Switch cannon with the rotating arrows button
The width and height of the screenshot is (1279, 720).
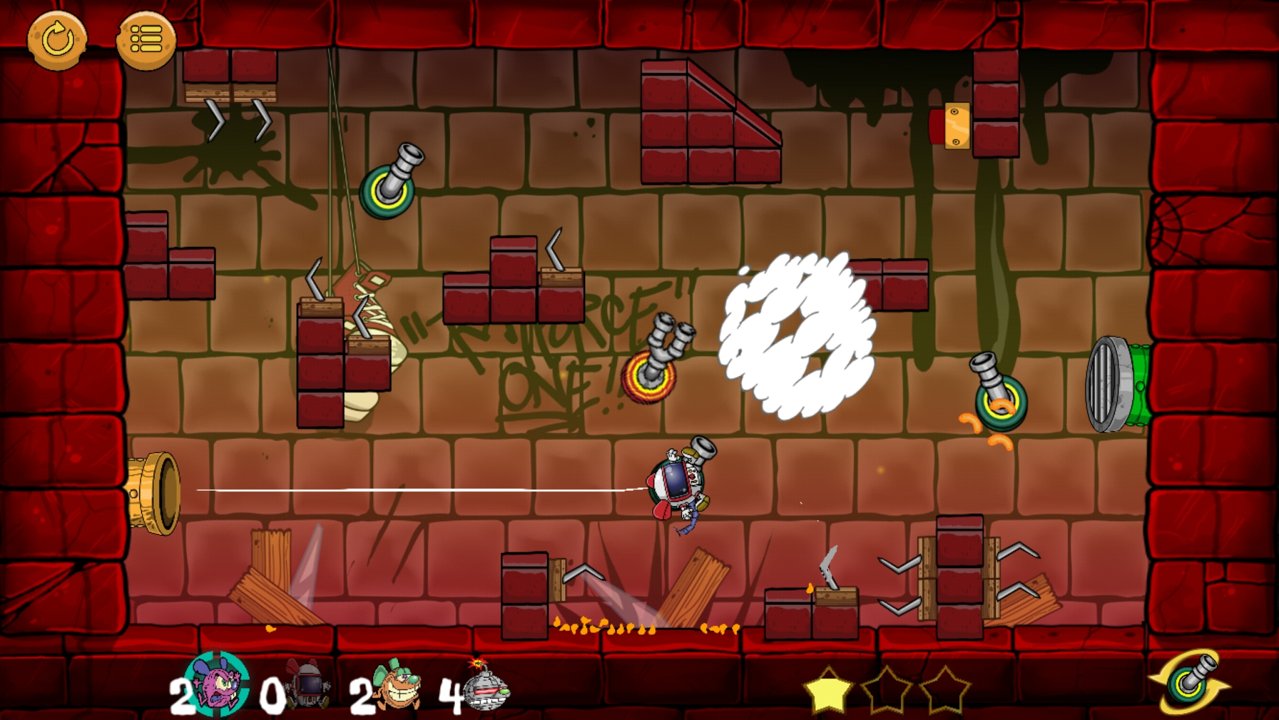[x=1189, y=682]
